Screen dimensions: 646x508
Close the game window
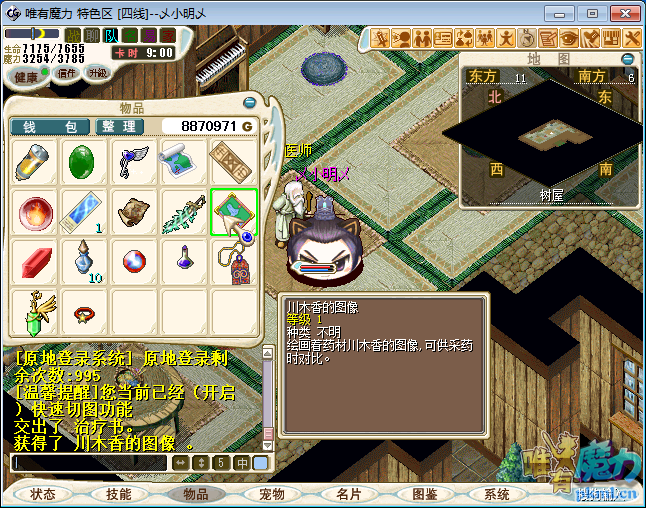(620, 13)
